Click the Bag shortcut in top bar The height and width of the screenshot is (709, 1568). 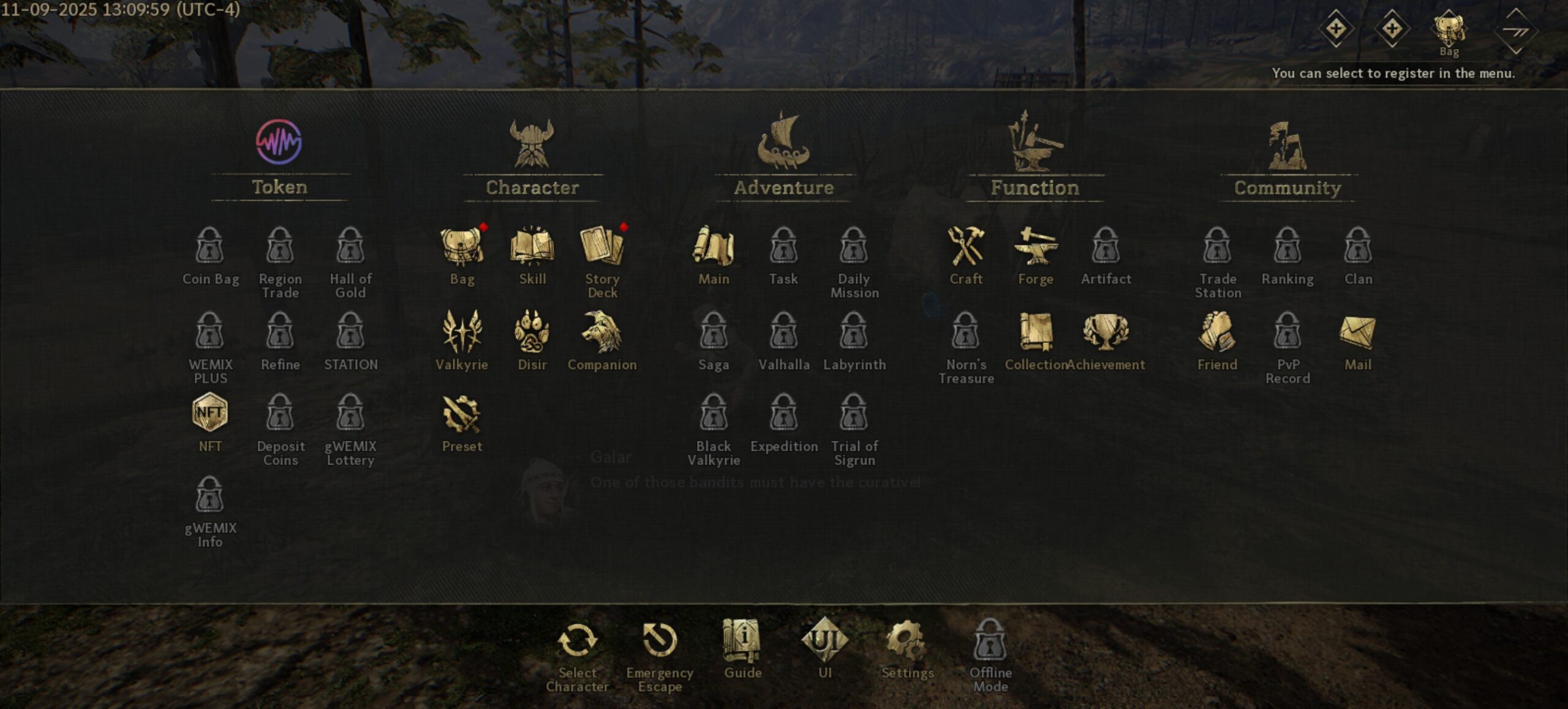tap(1449, 31)
